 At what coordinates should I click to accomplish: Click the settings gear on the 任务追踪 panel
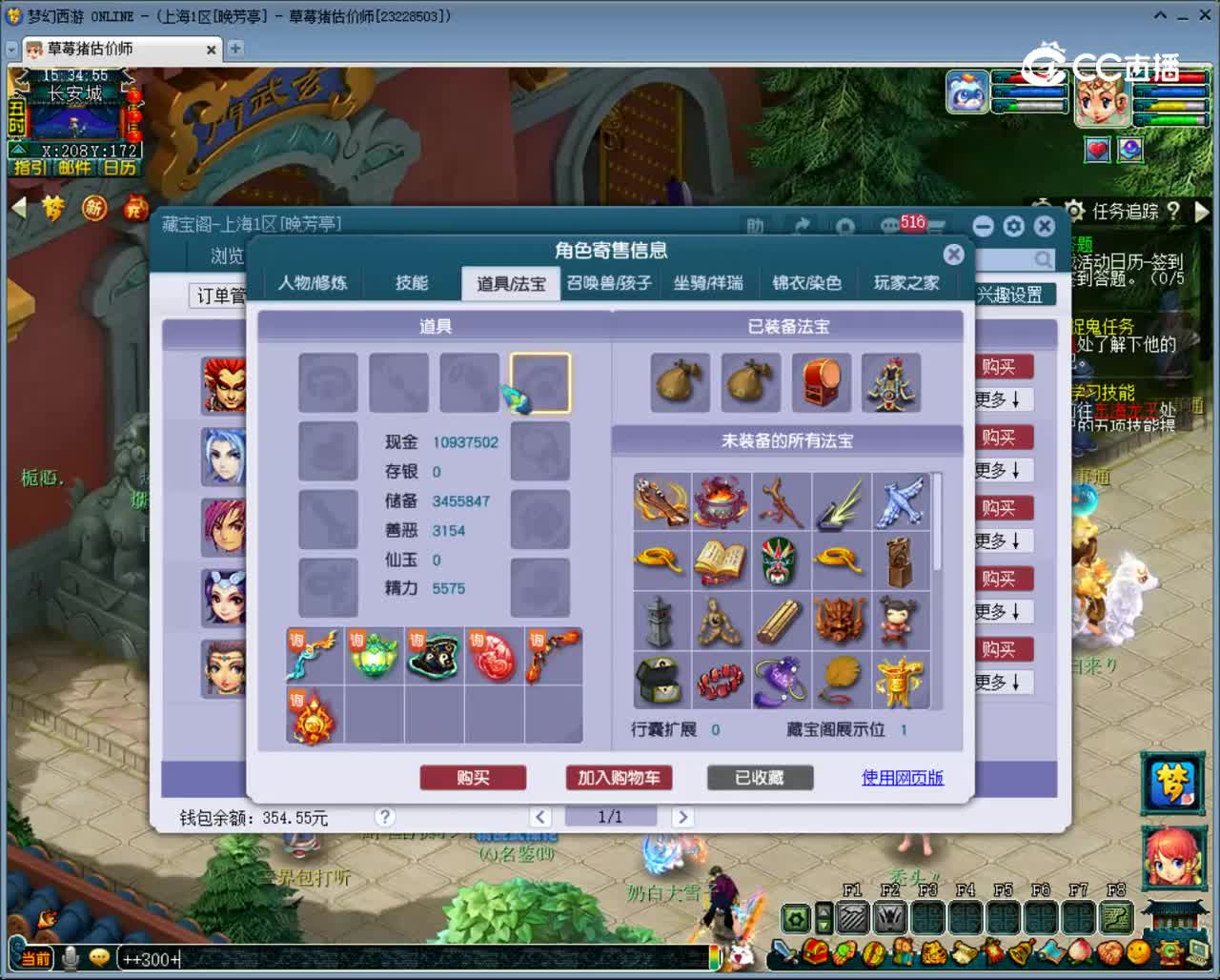click(1075, 212)
